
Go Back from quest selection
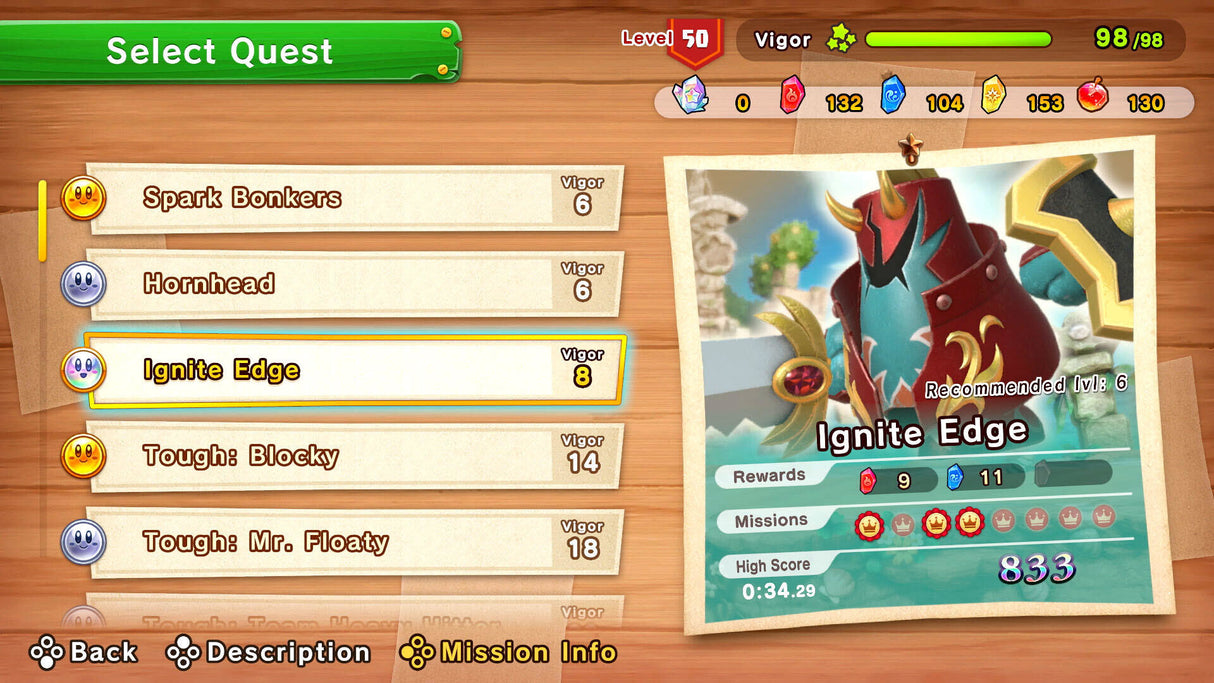click(84, 653)
